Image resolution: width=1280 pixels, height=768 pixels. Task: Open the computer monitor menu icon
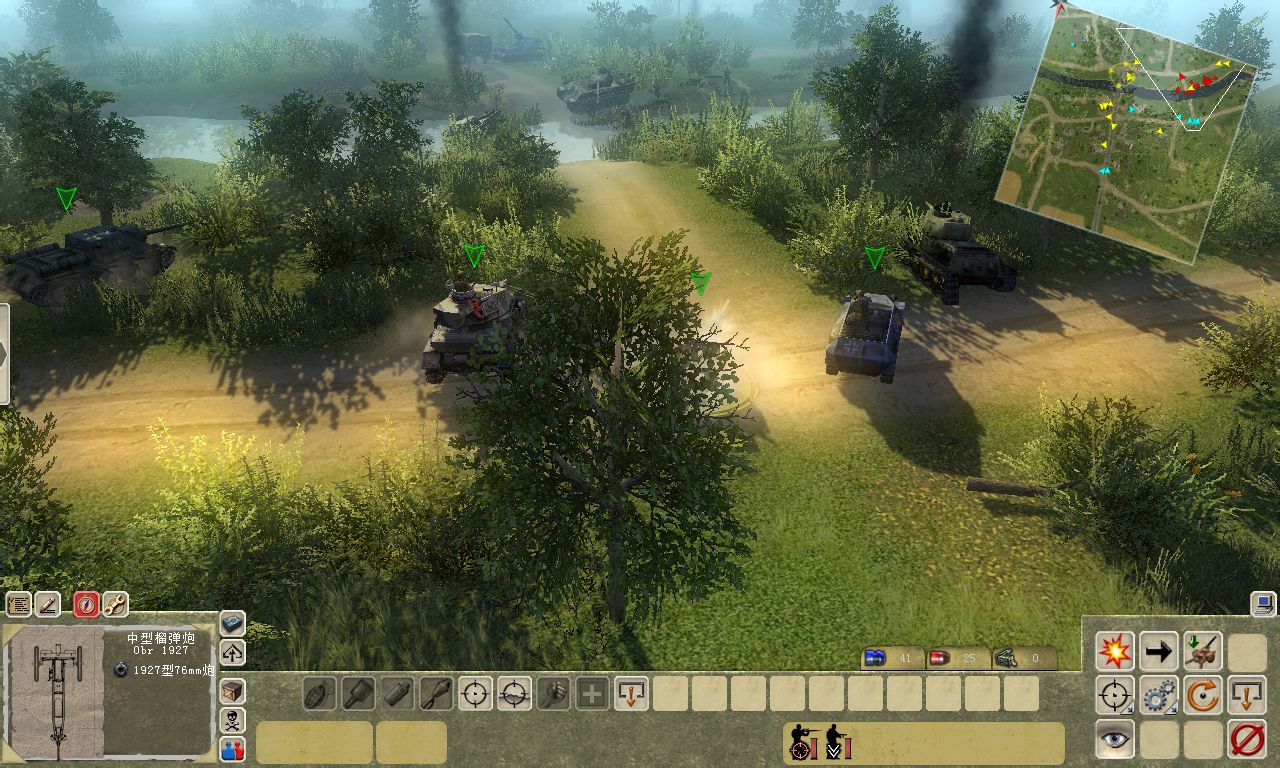(x=1262, y=603)
